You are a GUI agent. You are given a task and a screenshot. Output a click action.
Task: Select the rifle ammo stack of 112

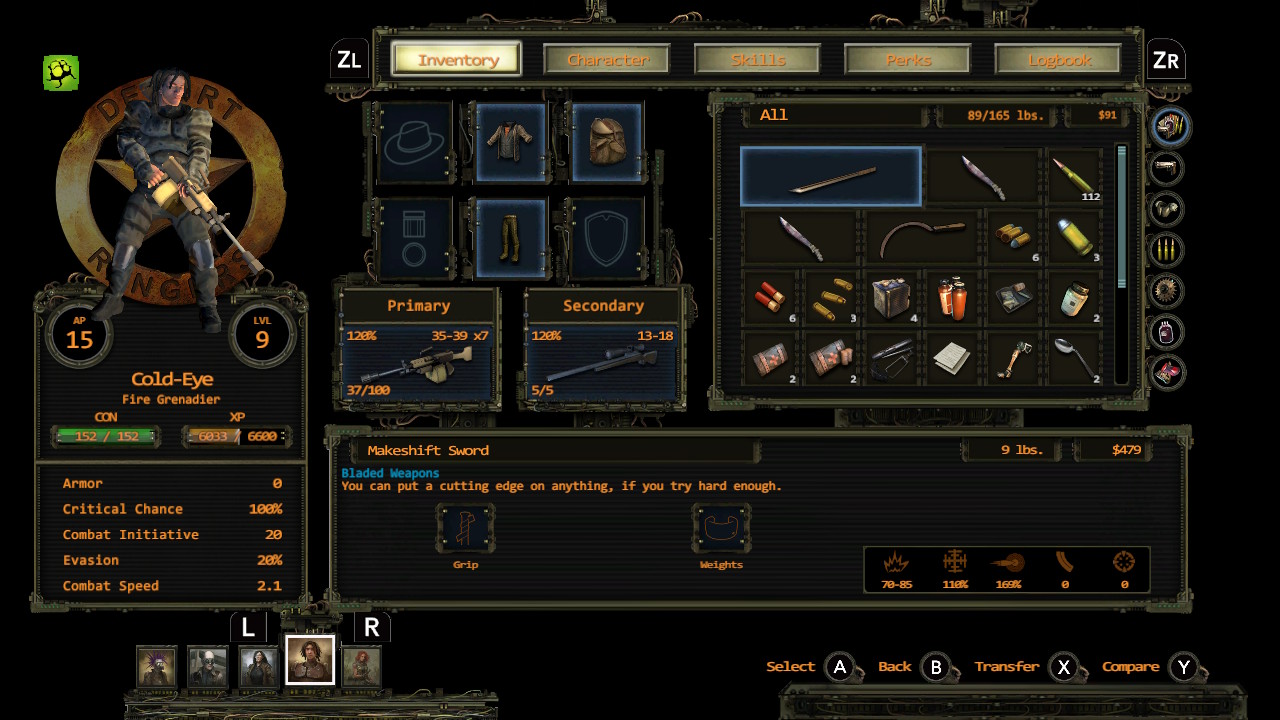coord(1075,177)
